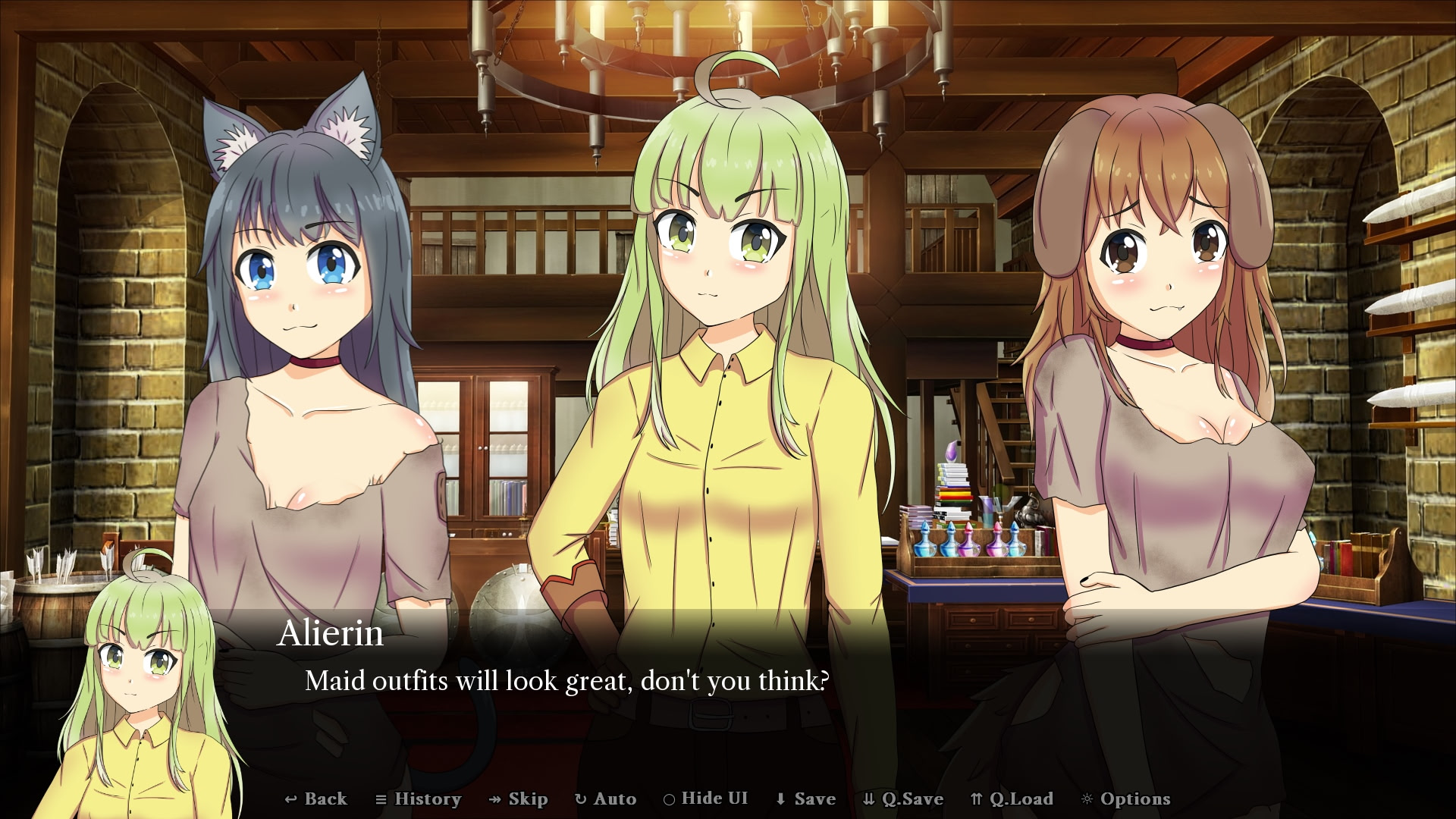The image size is (1456, 819).
Task: Hide the UI overlay
Action: [x=706, y=799]
